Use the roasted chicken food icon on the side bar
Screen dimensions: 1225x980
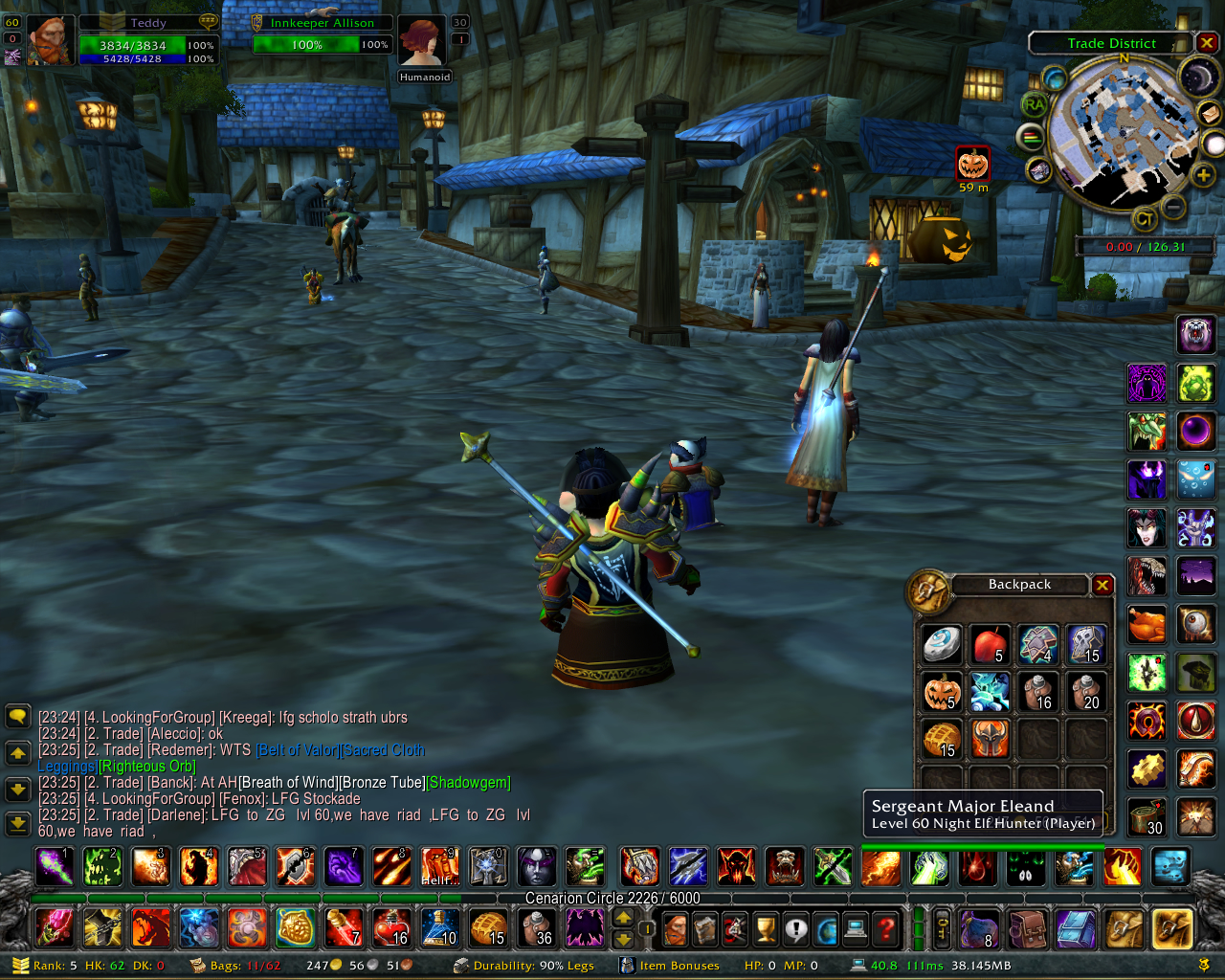[x=1147, y=625]
